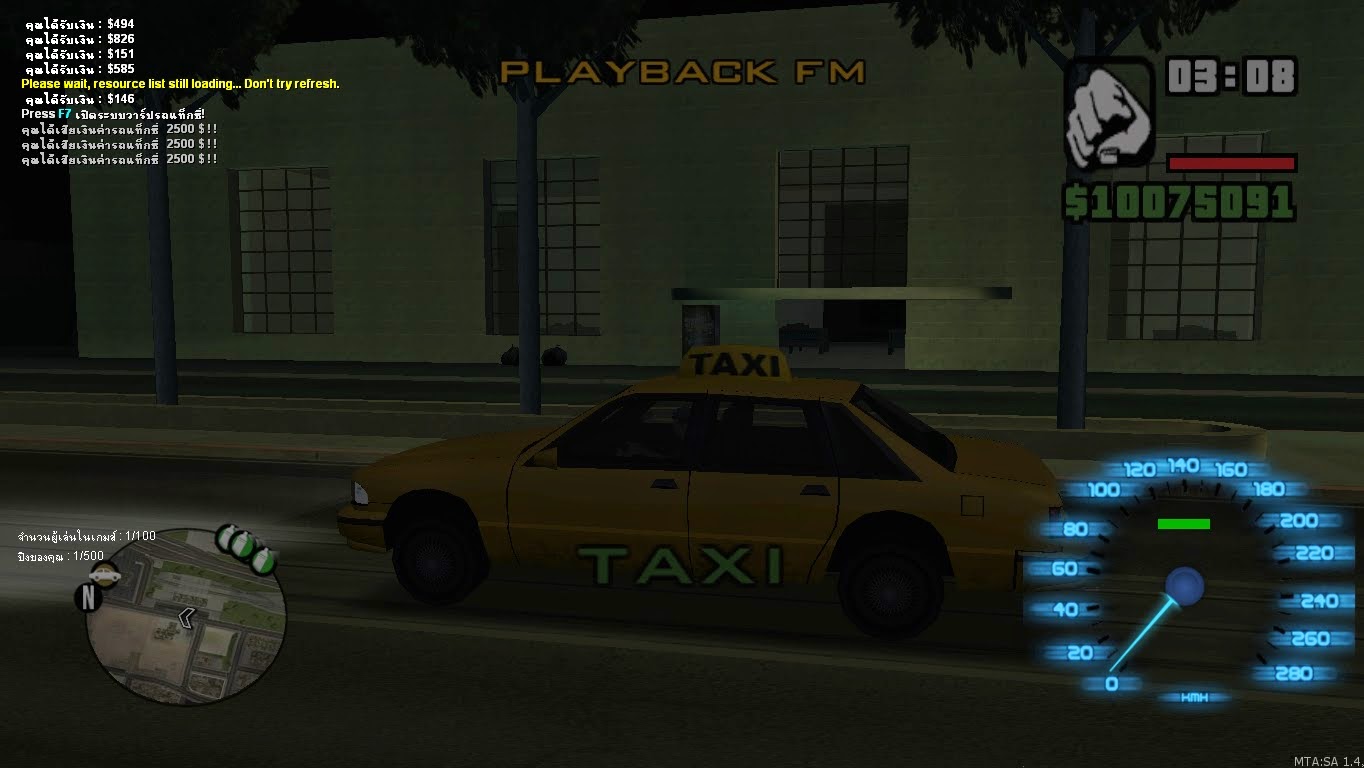Click the speedometer needle hub
The height and width of the screenshot is (768, 1364).
[x=1184, y=588]
